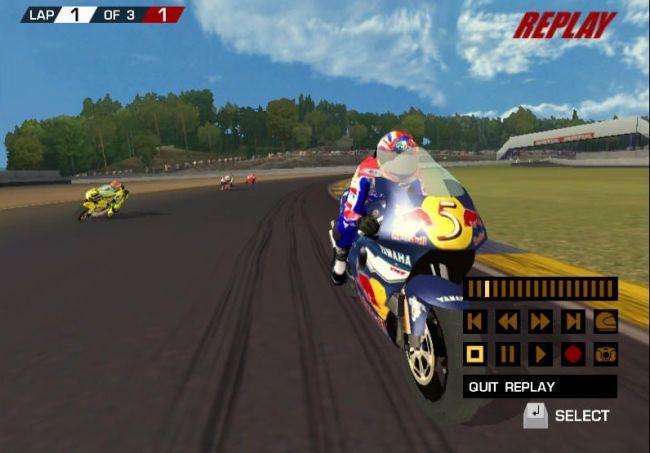Image resolution: width=650 pixels, height=453 pixels.
Task: Change view with the camera icon
Action: pyautogui.click(x=606, y=354)
